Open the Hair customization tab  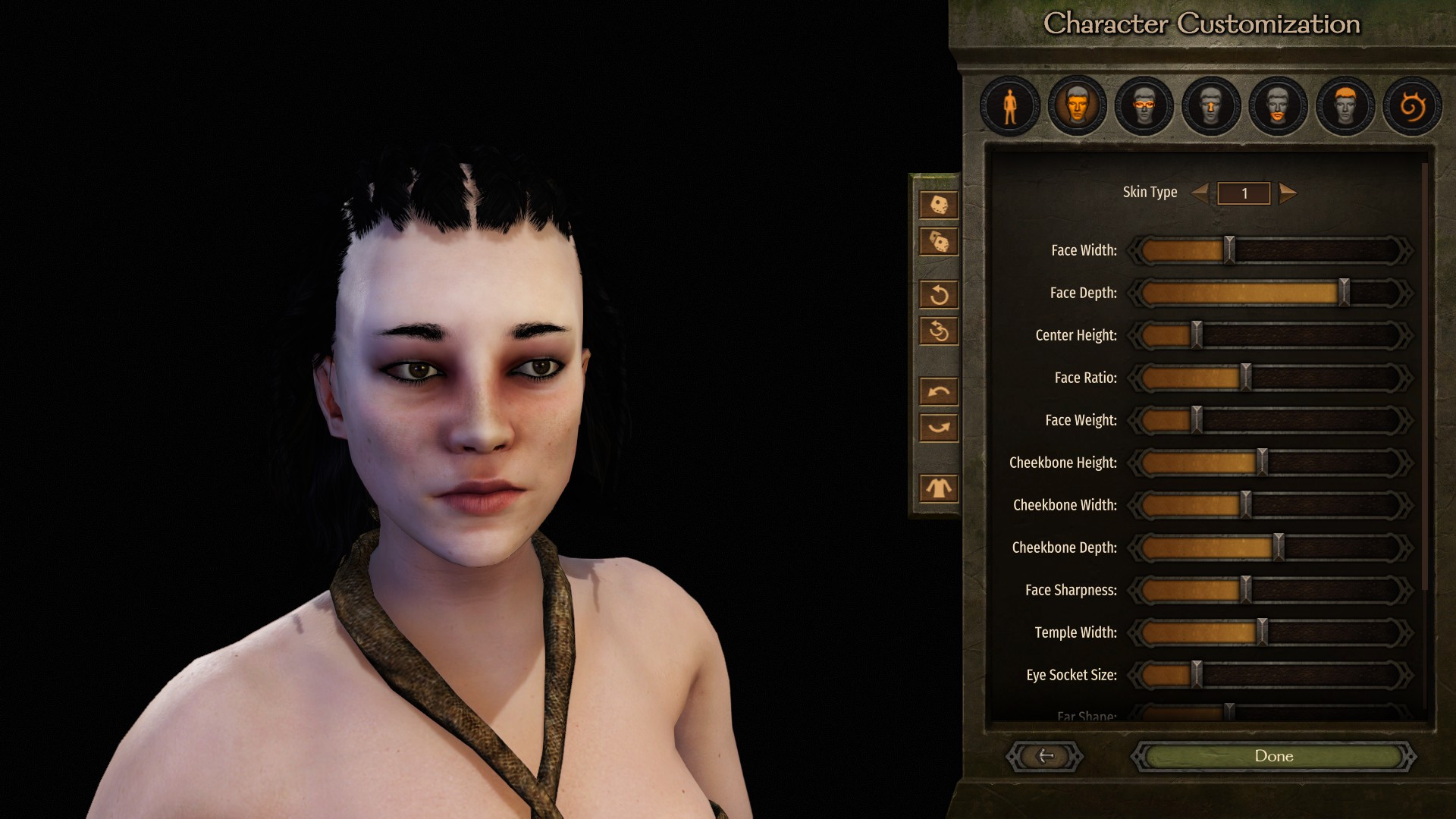point(1345,107)
